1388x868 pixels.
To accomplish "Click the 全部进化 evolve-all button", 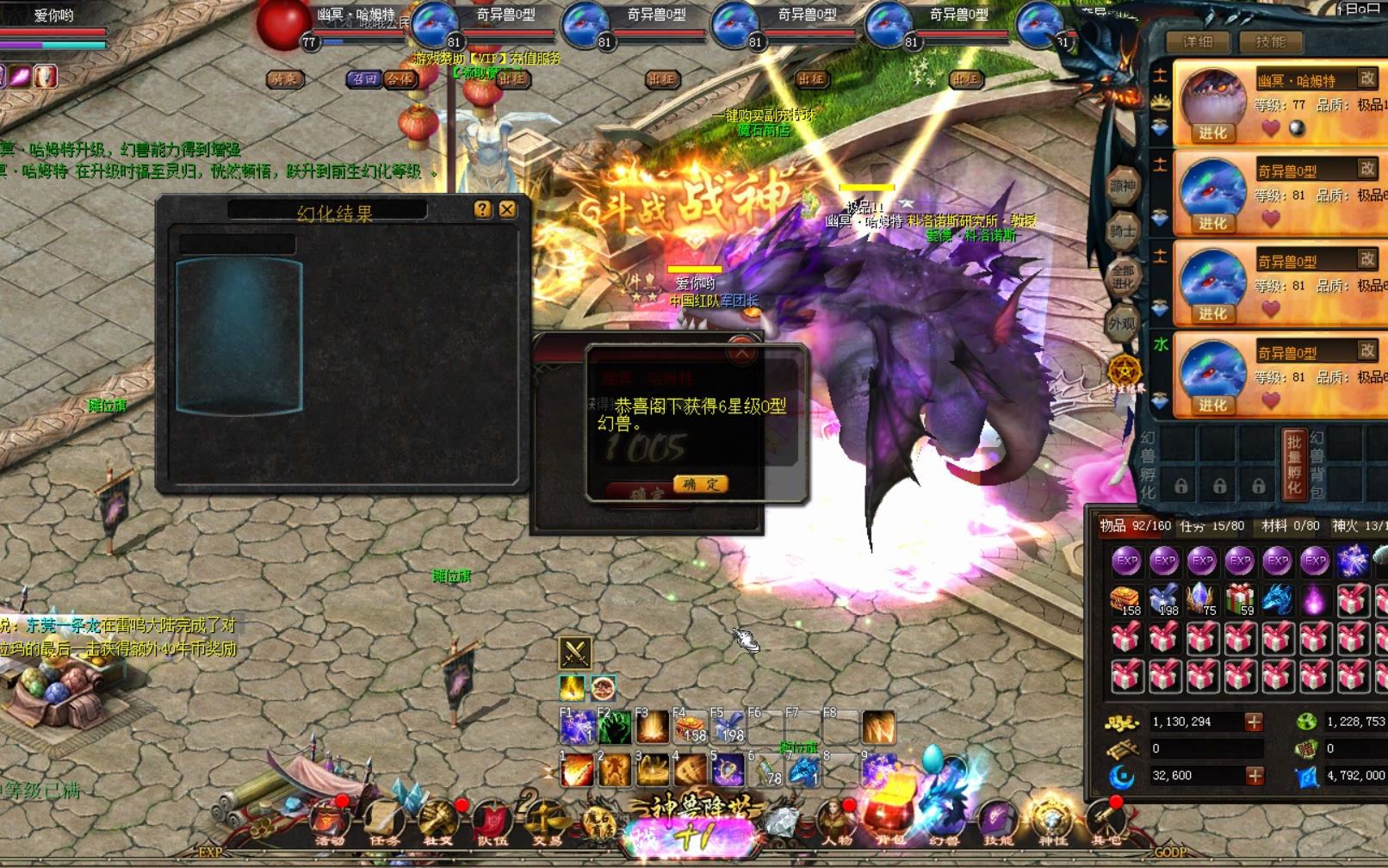I will [x=1123, y=277].
